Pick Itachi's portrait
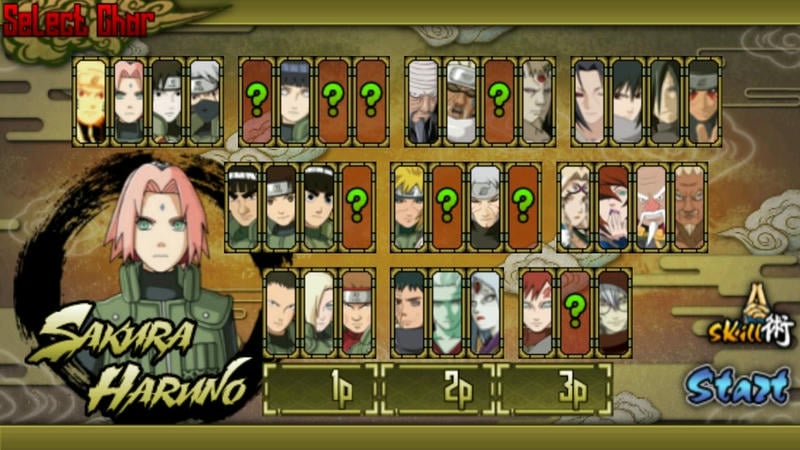 coord(589,102)
